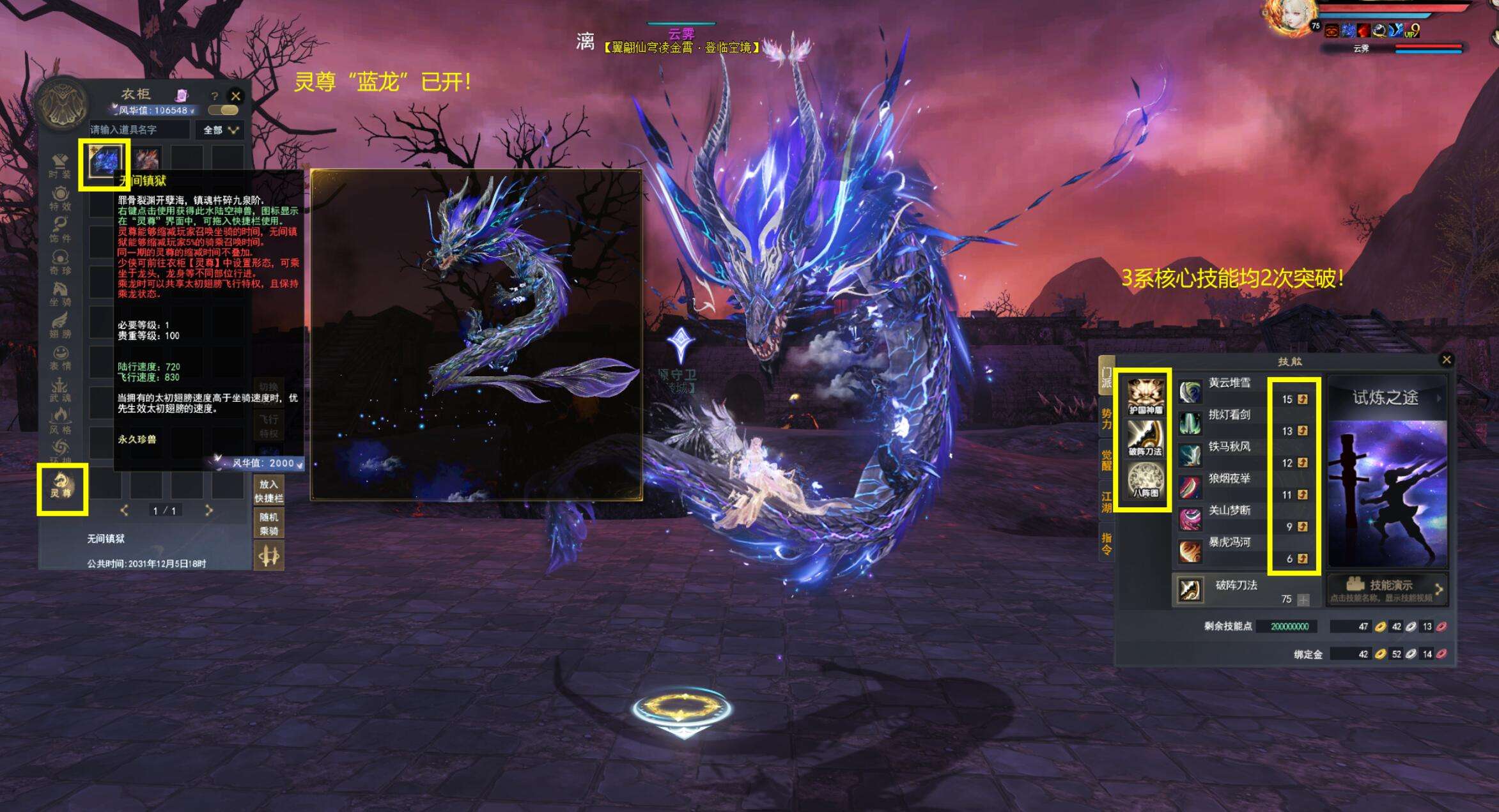1499x812 pixels.
Task: Upgrade the 黄云堆雪 skill
Action: [1302, 399]
